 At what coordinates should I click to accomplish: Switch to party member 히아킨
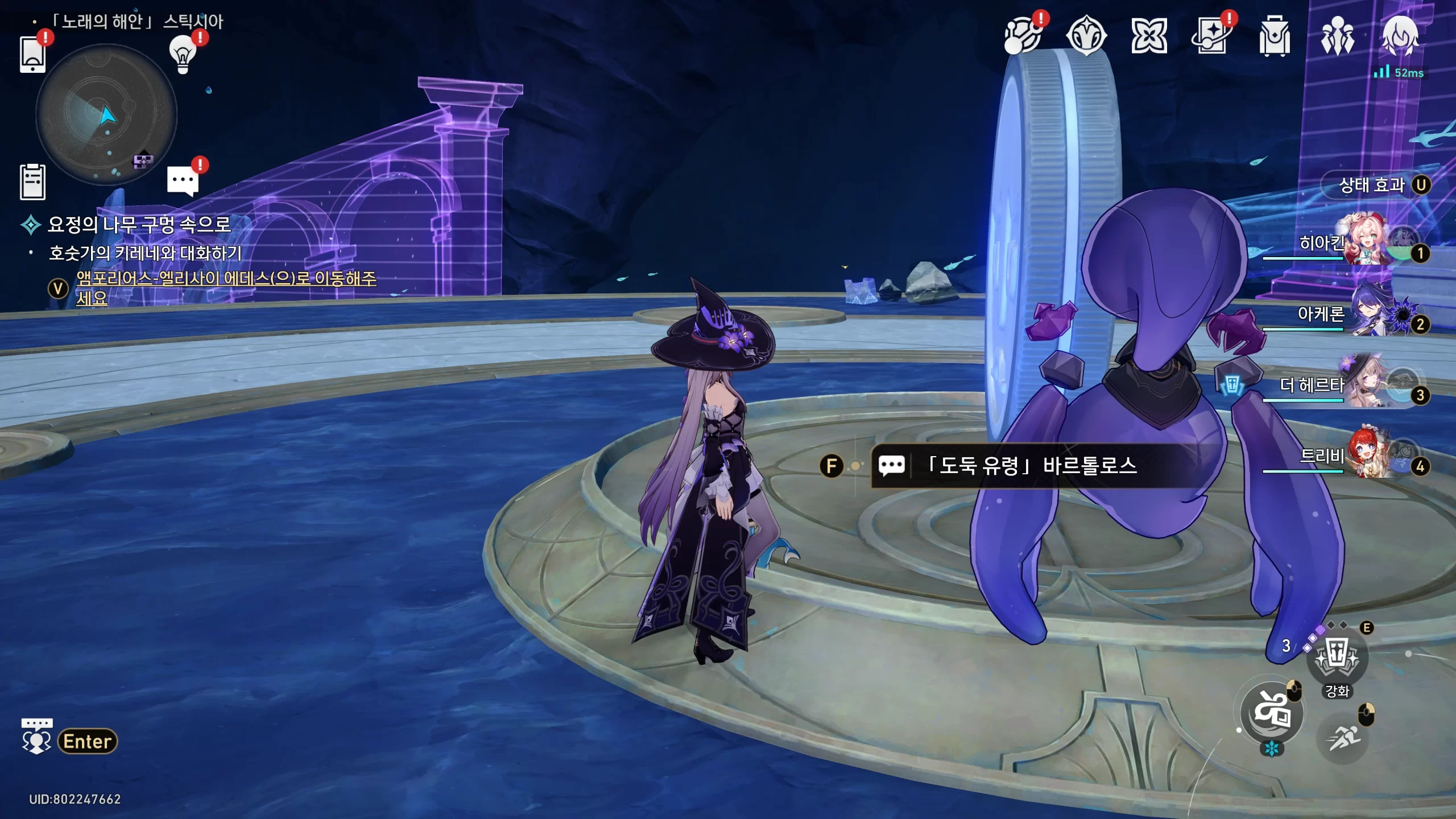(x=1365, y=242)
